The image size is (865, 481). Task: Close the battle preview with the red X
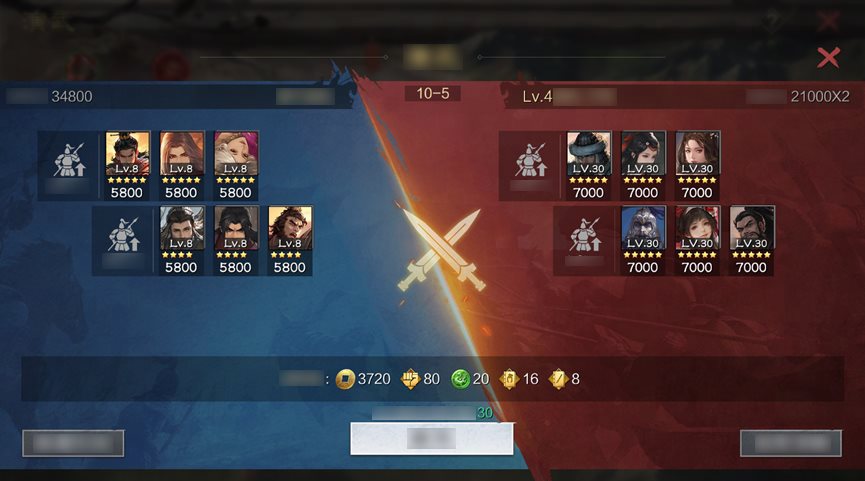click(828, 57)
